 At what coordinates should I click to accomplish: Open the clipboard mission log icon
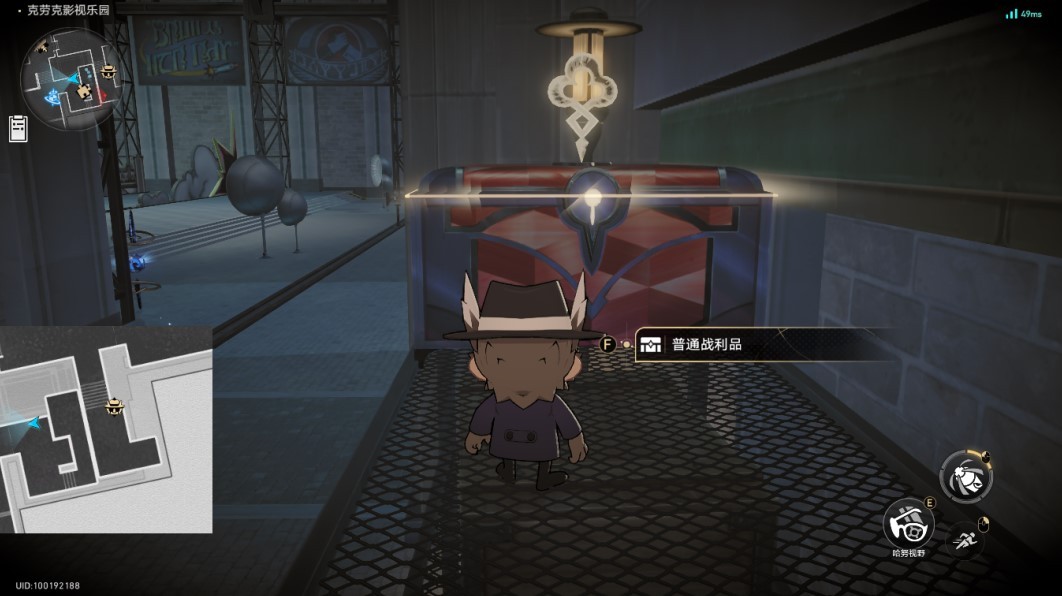coord(18,128)
